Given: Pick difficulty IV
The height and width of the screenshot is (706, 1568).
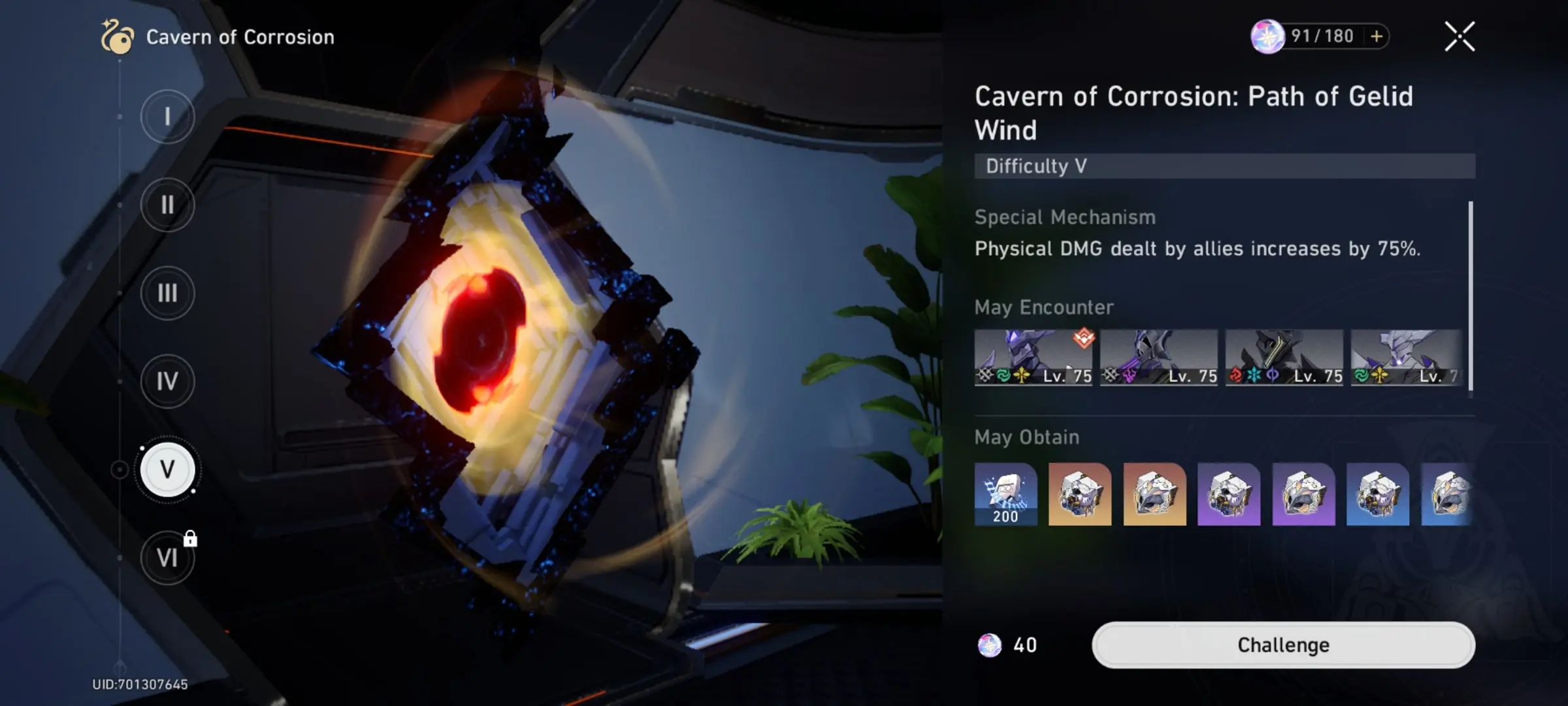Looking at the screenshot, I should point(167,381).
